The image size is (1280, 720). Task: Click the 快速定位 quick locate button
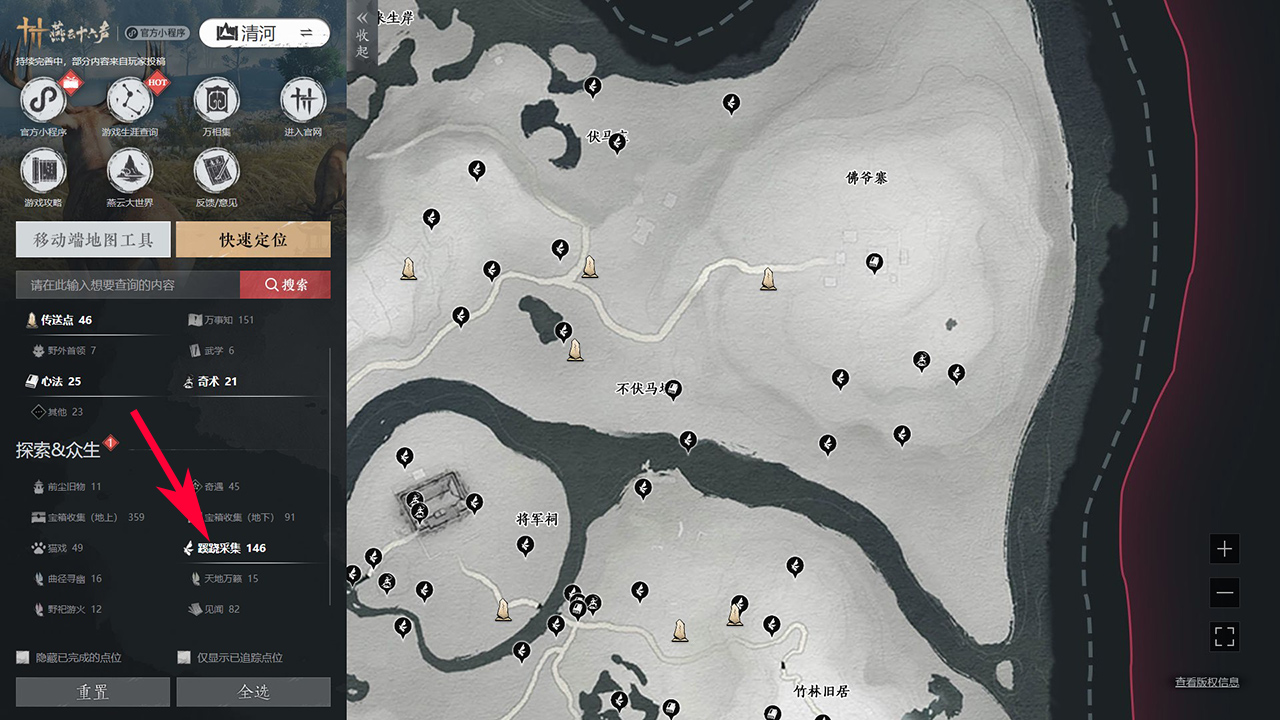tap(253, 240)
